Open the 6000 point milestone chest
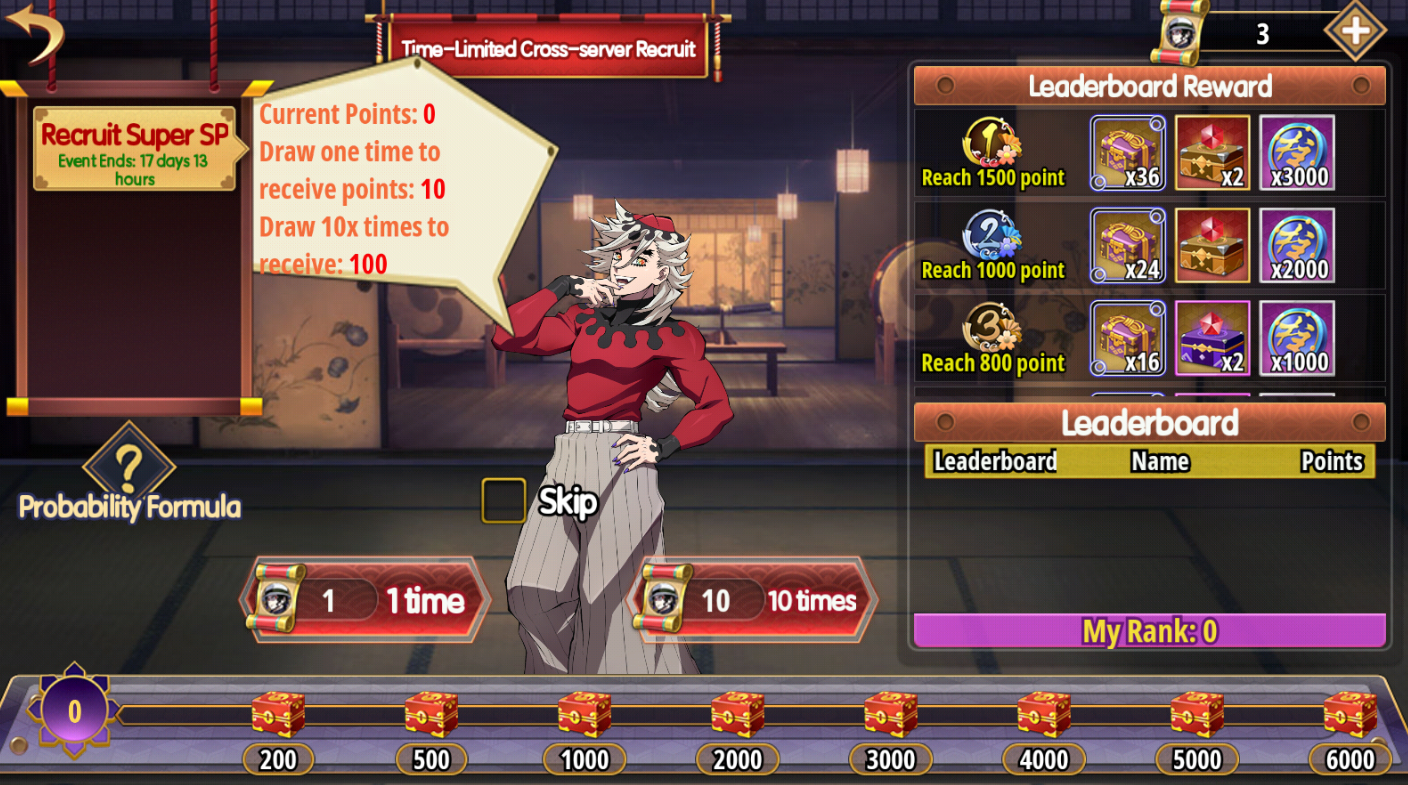The width and height of the screenshot is (1408, 785). [x=1349, y=715]
